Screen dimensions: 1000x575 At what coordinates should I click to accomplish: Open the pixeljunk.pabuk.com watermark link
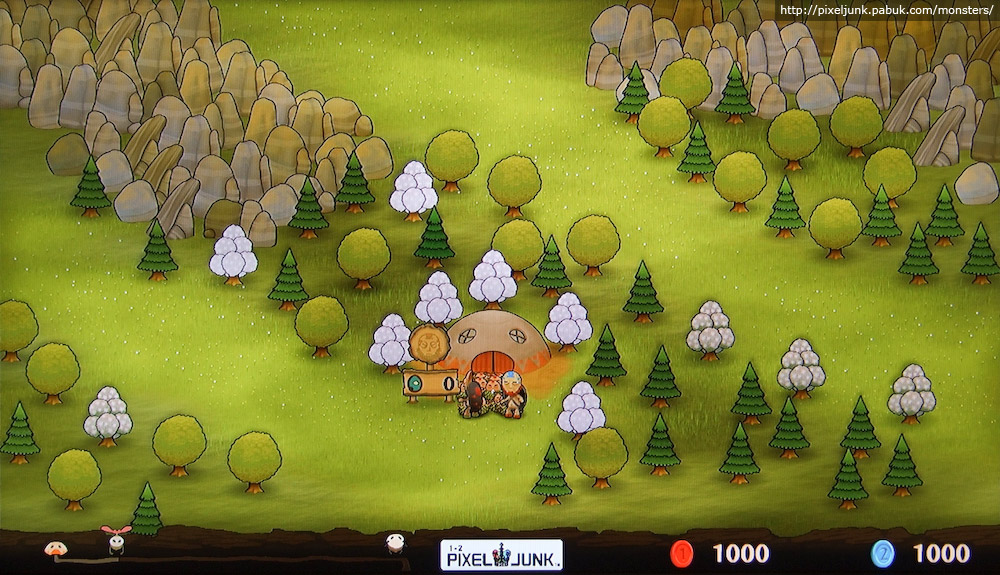(x=886, y=10)
